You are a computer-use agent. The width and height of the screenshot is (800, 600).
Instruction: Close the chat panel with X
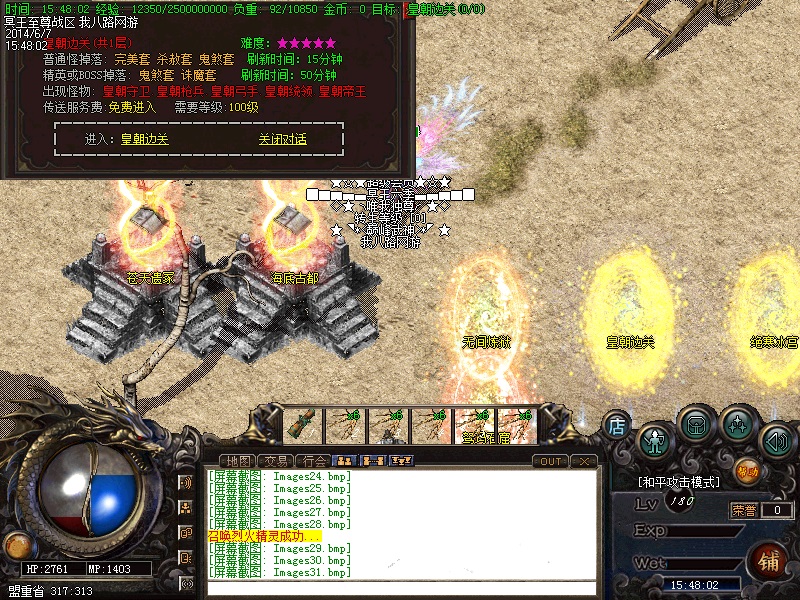[584, 461]
